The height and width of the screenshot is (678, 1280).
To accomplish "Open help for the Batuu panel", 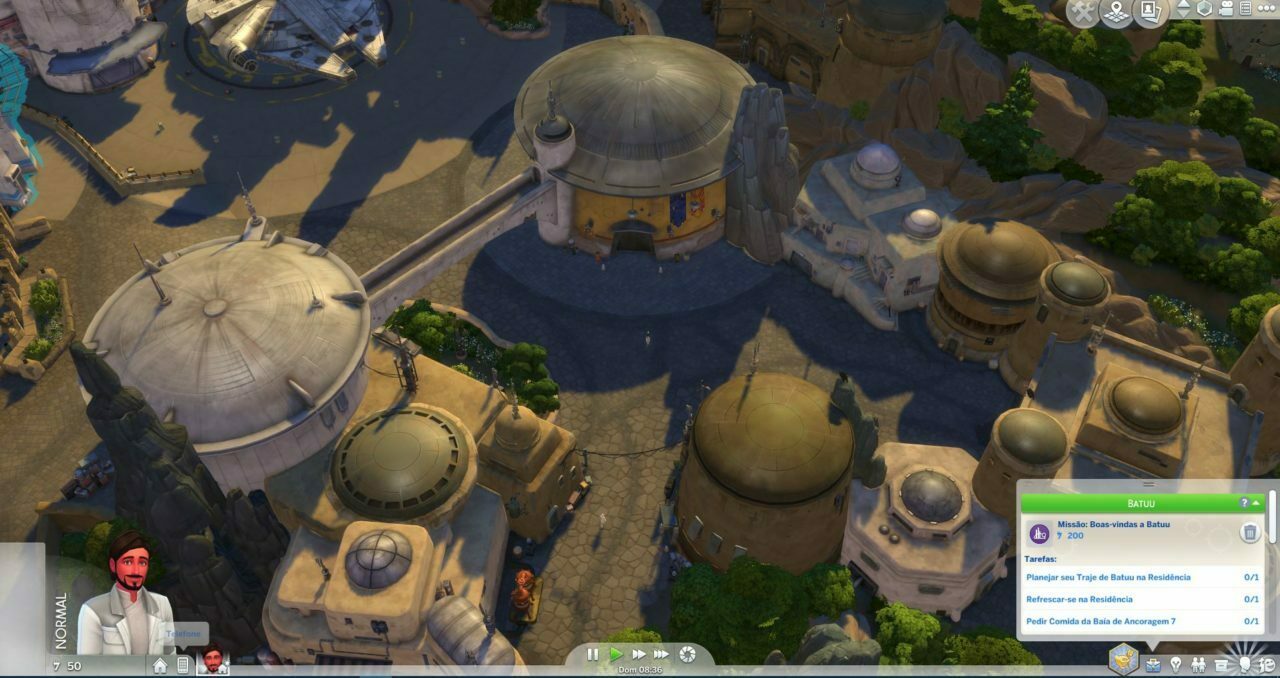I will point(1244,503).
